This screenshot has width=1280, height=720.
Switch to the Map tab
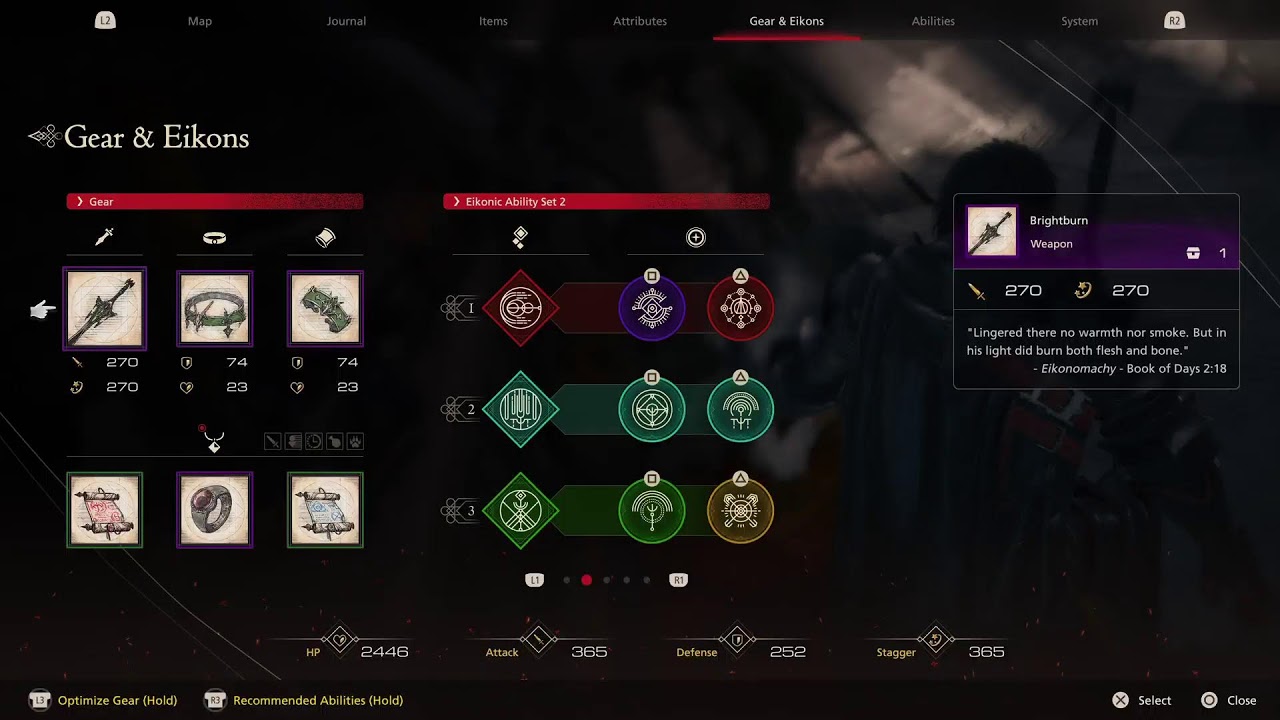tap(200, 21)
